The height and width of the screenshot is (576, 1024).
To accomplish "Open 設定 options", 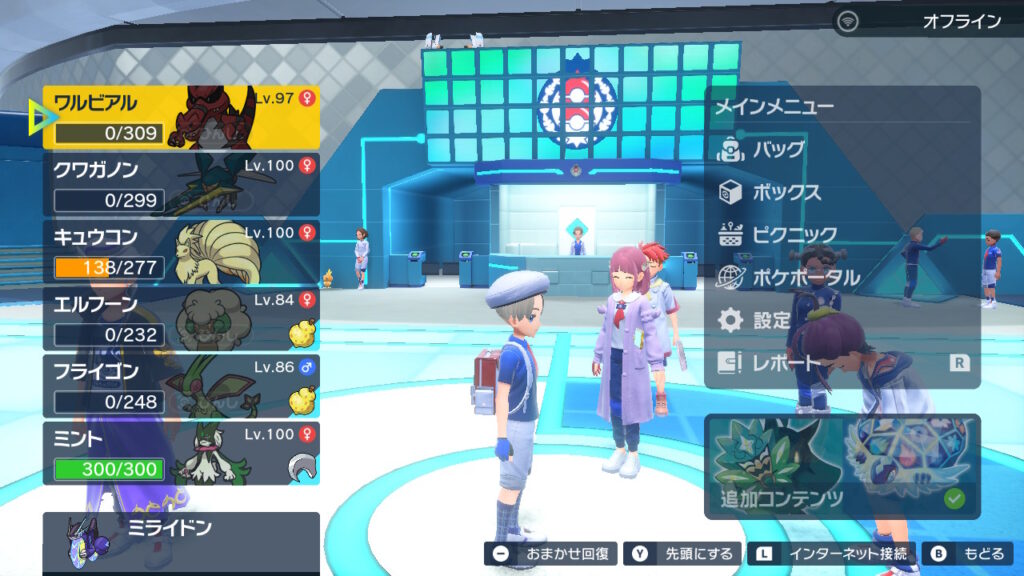I will point(770,321).
